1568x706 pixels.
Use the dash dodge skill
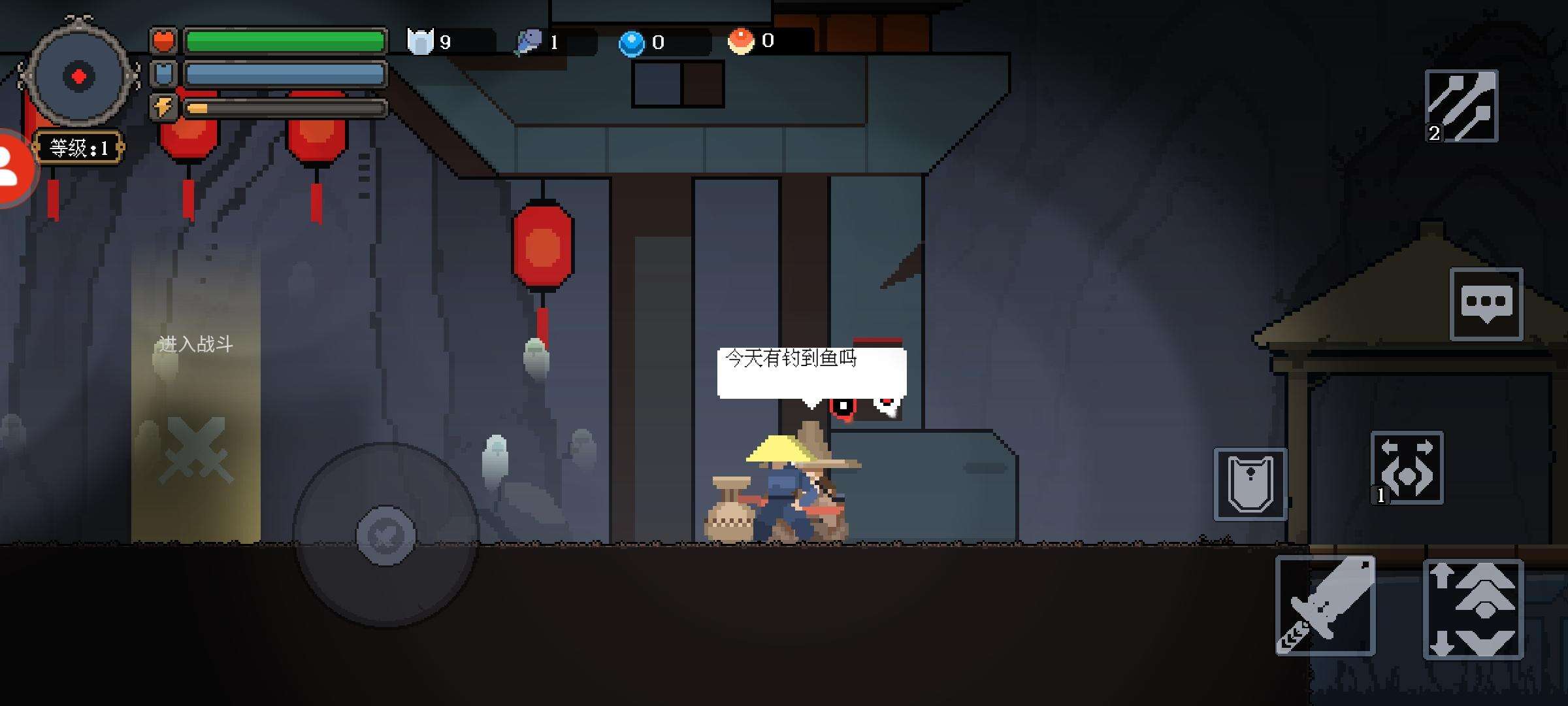coord(1407,468)
